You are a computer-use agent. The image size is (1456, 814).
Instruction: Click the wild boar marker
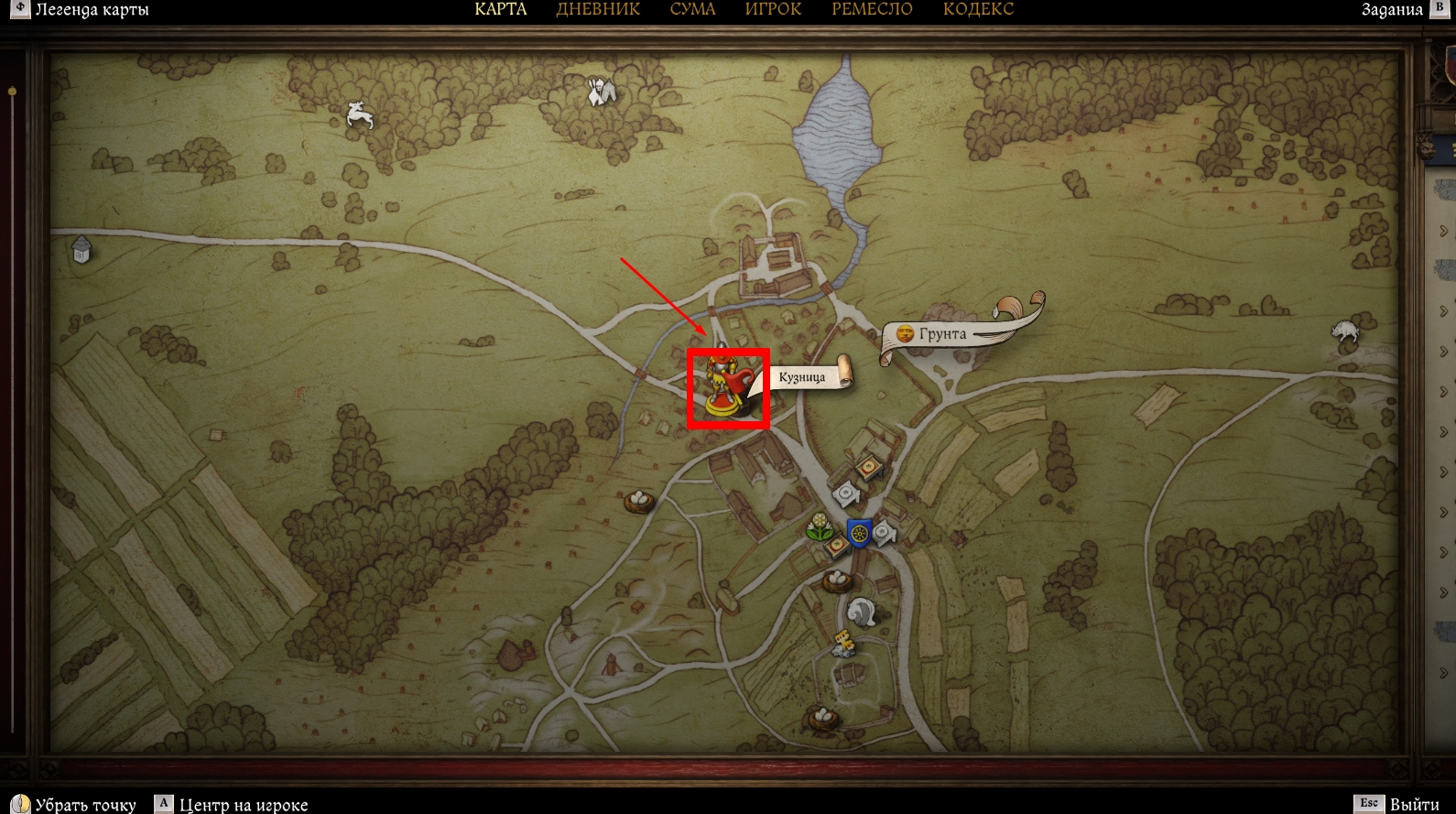point(1344,331)
